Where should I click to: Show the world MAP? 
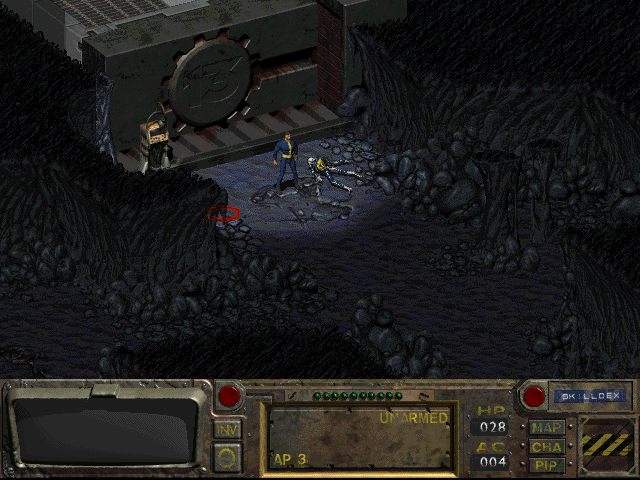(547, 428)
